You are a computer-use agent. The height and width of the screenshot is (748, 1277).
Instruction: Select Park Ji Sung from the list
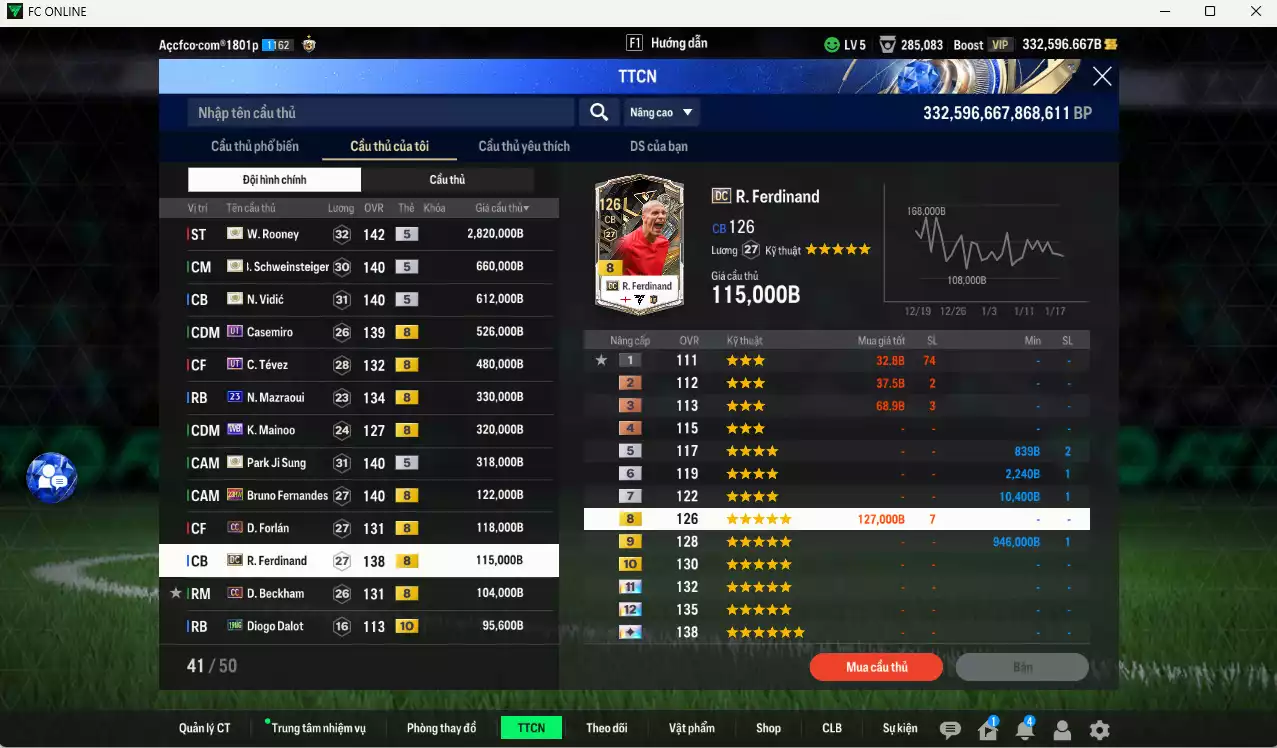coord(356,463)
